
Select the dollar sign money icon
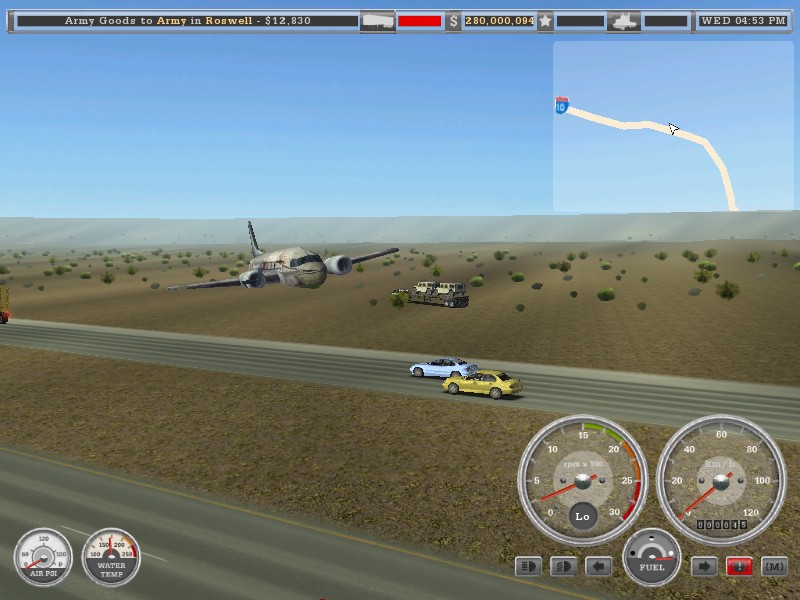tap(453, 20)
